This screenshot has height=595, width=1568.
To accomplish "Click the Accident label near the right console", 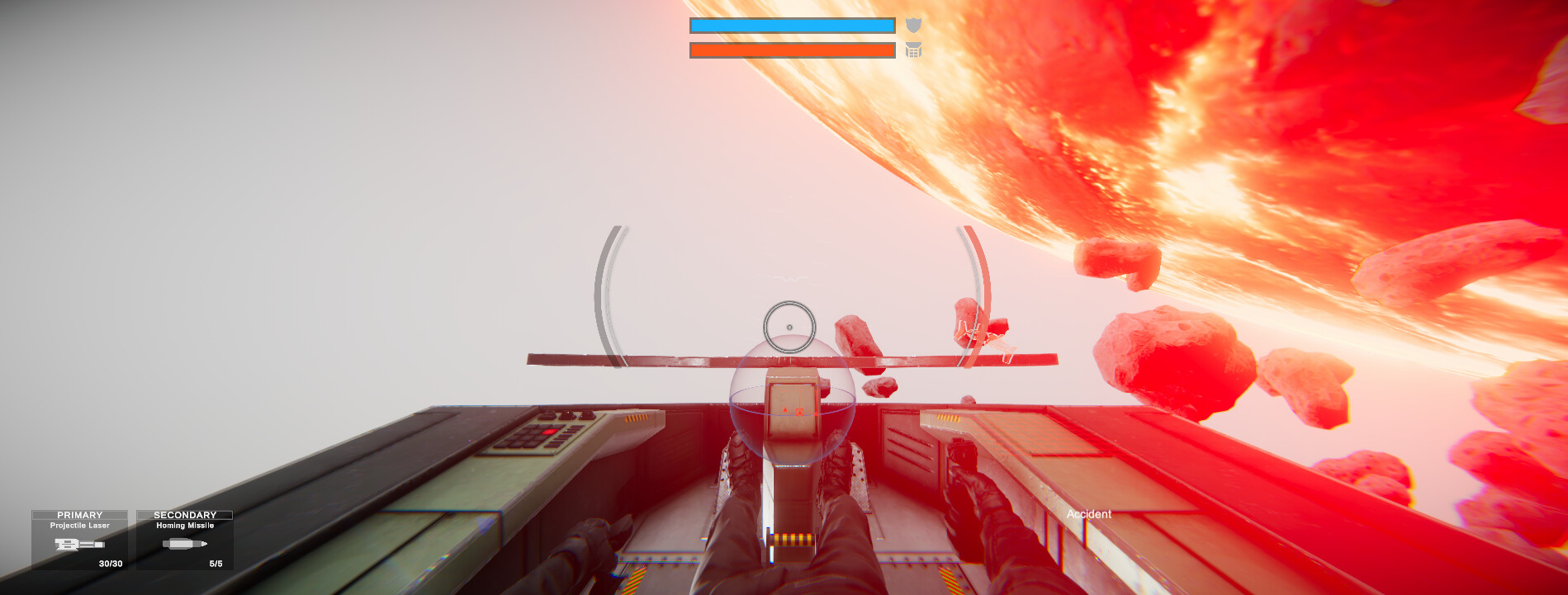I will pyautogui.click(x=1089, y=514).
